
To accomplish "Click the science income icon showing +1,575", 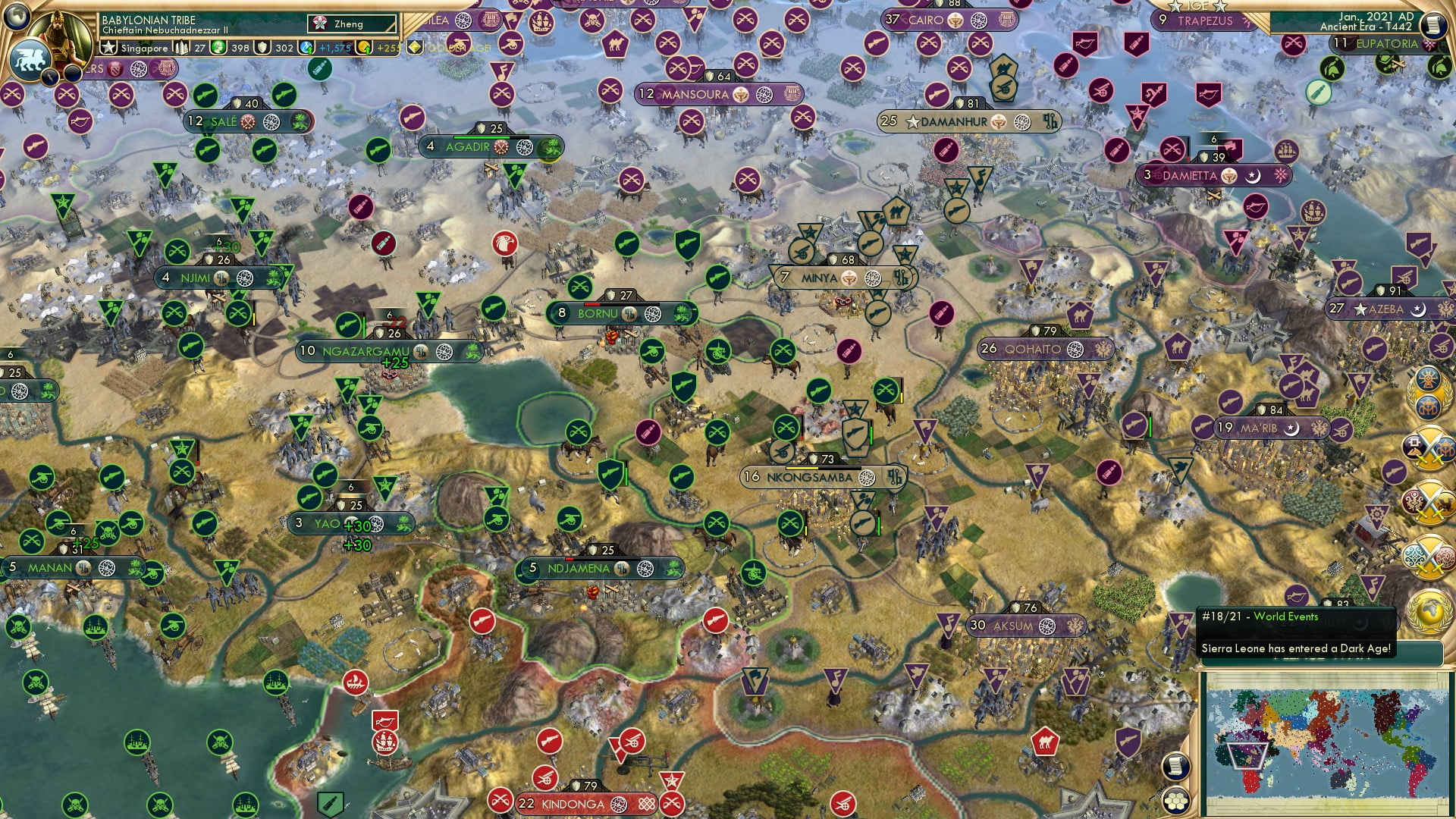I will 306,47.
